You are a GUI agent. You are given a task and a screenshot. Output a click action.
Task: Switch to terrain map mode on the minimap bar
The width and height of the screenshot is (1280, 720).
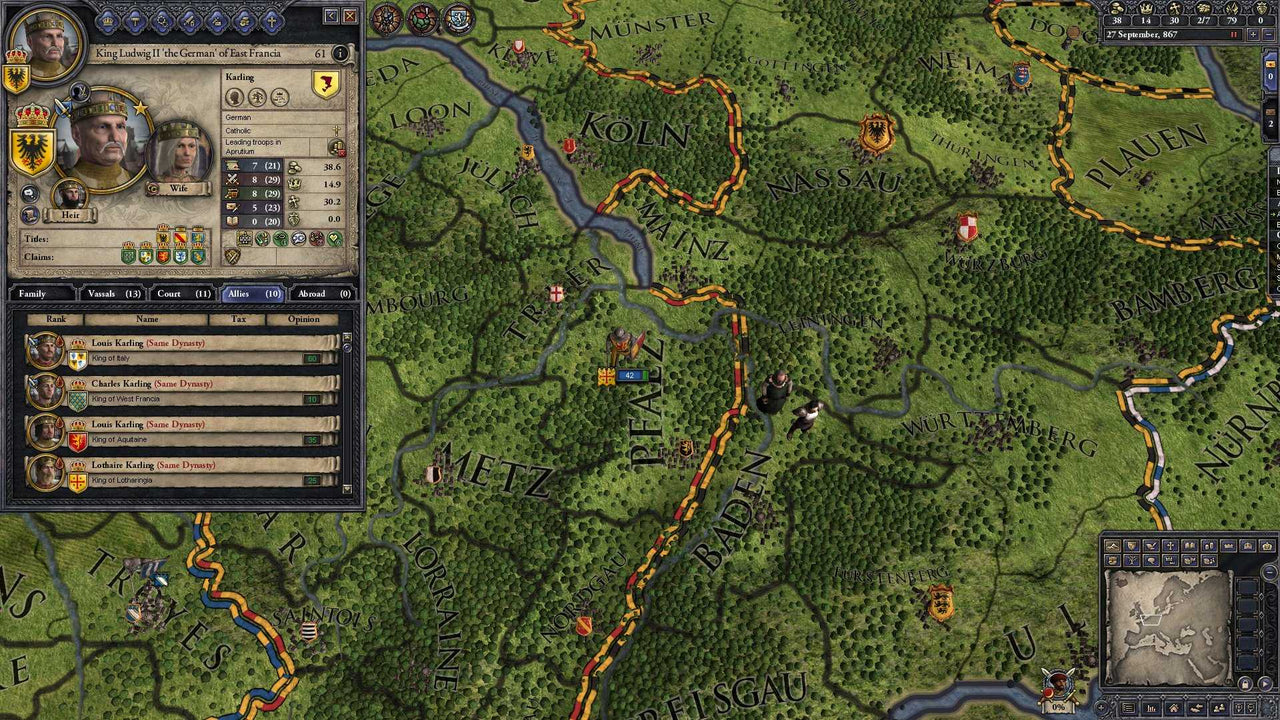(x=1112, y=545)
